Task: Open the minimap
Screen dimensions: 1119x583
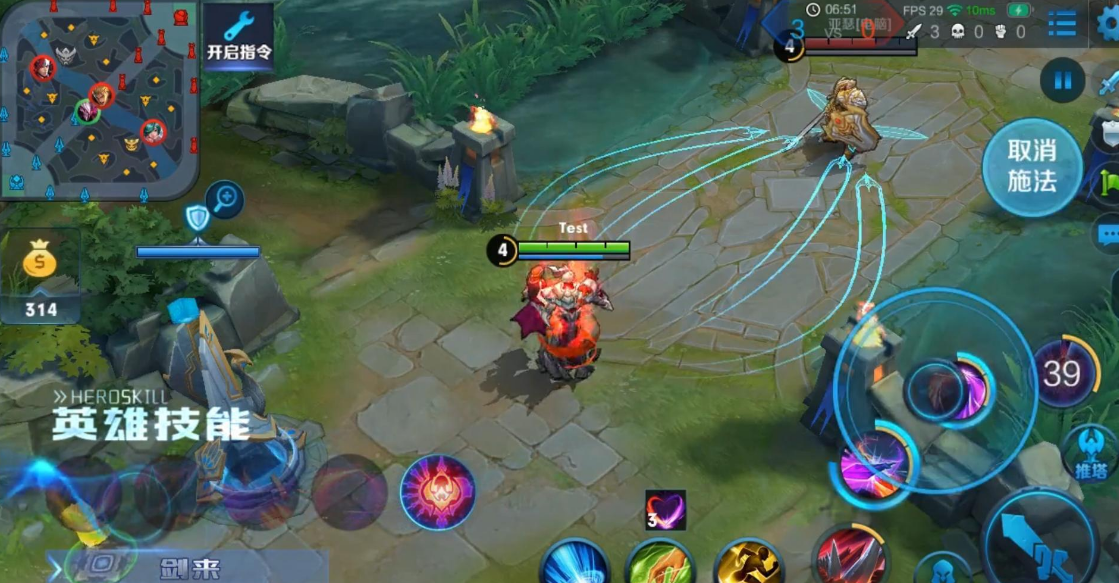Action: coord(98,98)
